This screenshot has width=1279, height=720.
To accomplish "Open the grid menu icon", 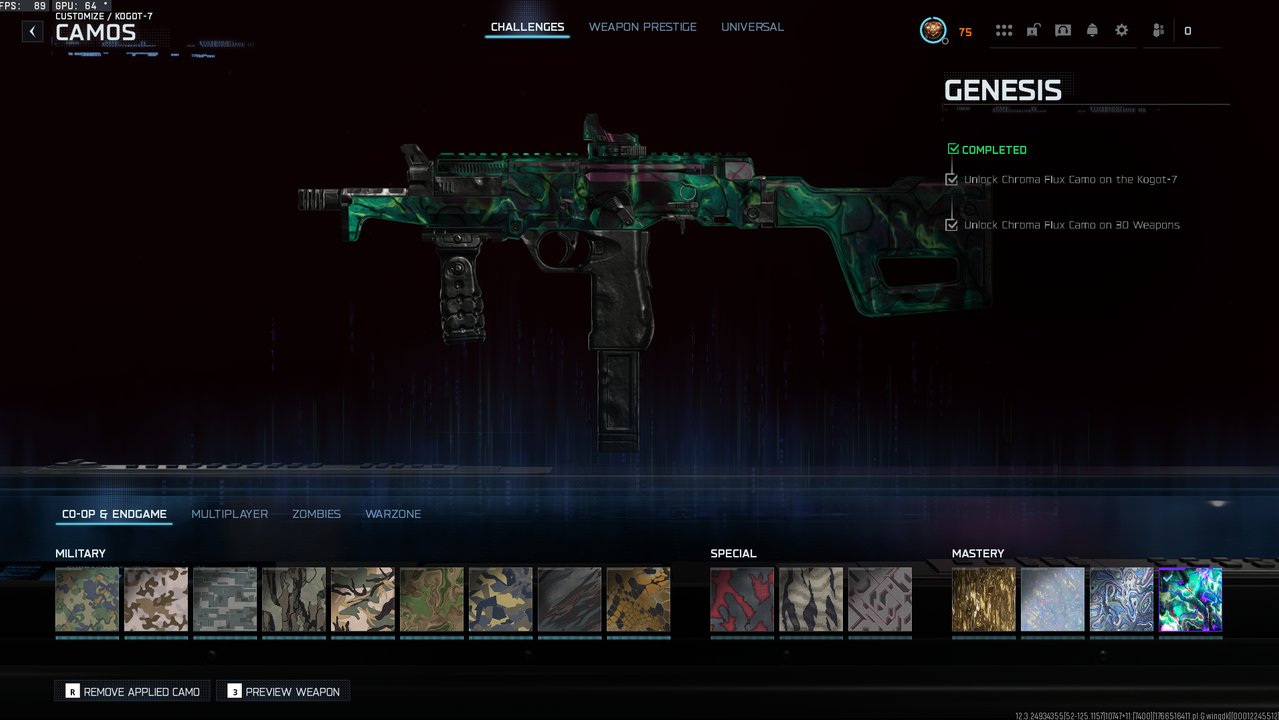I will click(1003, 31).
